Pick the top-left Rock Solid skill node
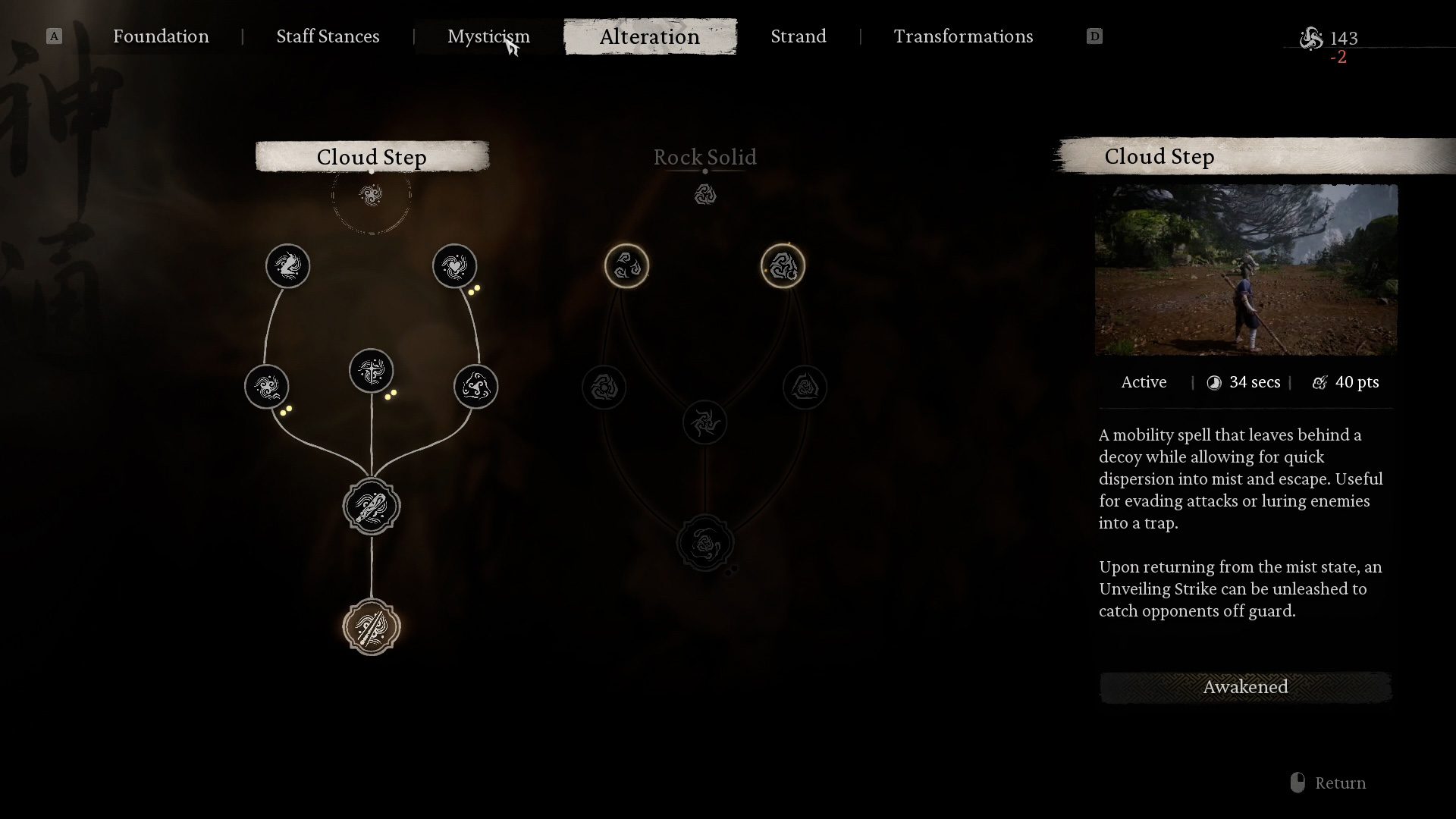Viewport: 1456px width, 819px height. point(626,266)
